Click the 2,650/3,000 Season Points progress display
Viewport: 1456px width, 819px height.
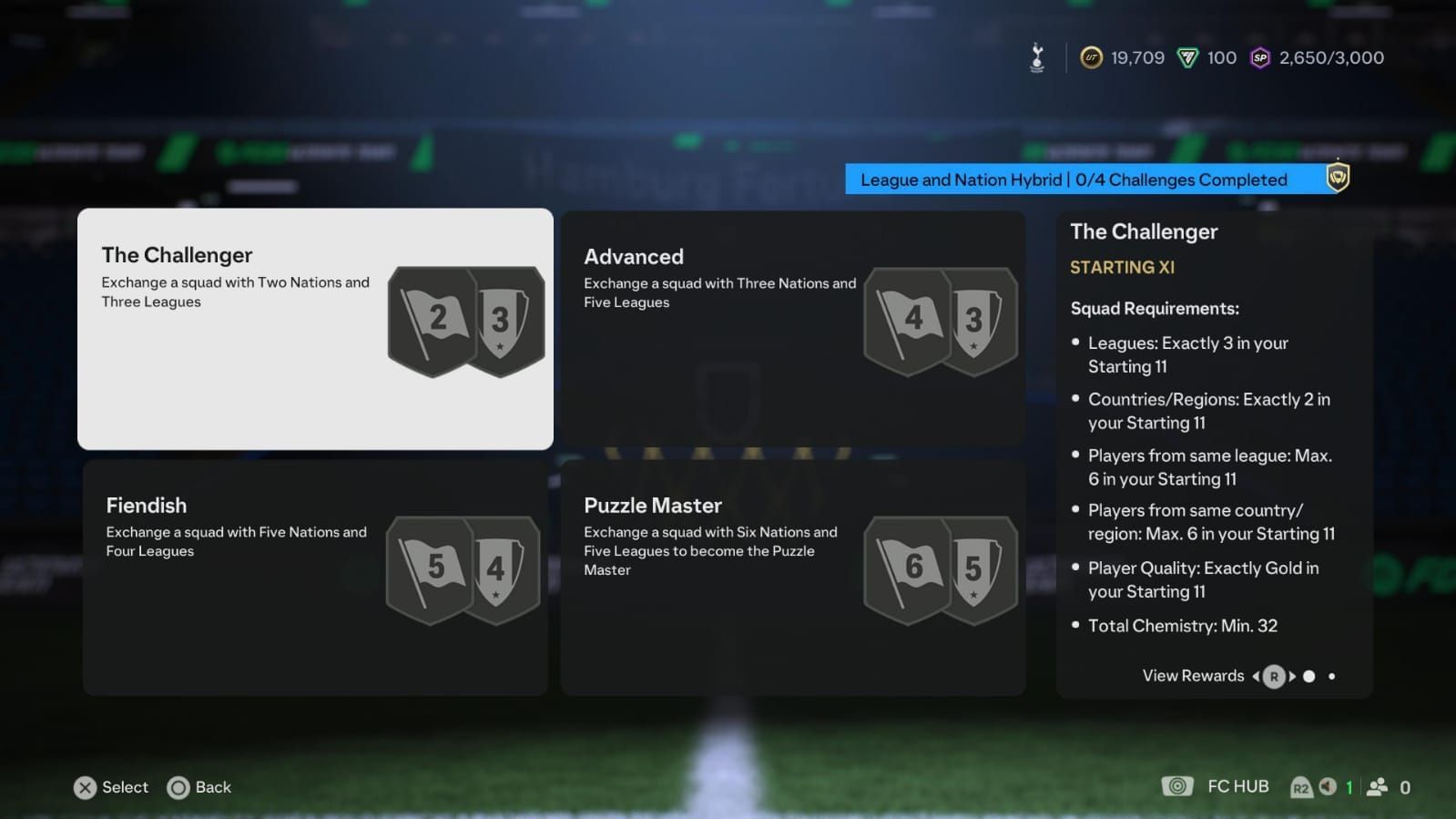point(1329,57)
